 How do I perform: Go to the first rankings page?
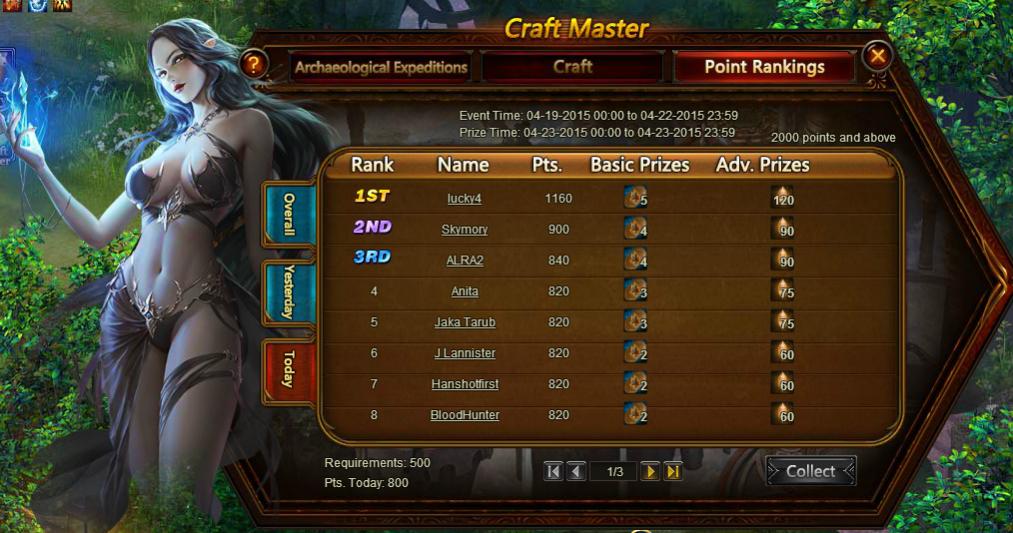554,471
